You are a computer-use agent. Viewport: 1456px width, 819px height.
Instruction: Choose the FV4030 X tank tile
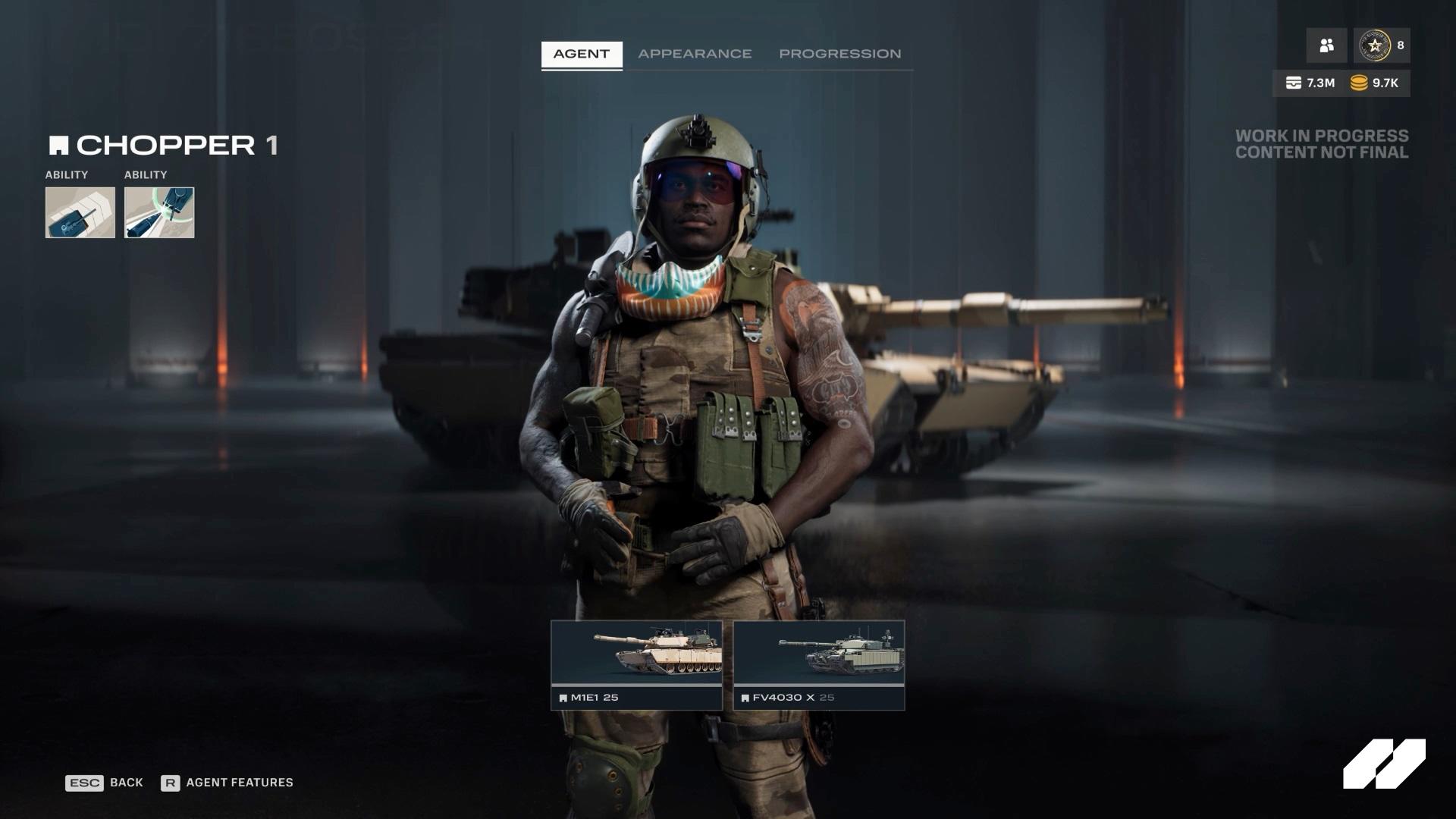coord(819,665)
